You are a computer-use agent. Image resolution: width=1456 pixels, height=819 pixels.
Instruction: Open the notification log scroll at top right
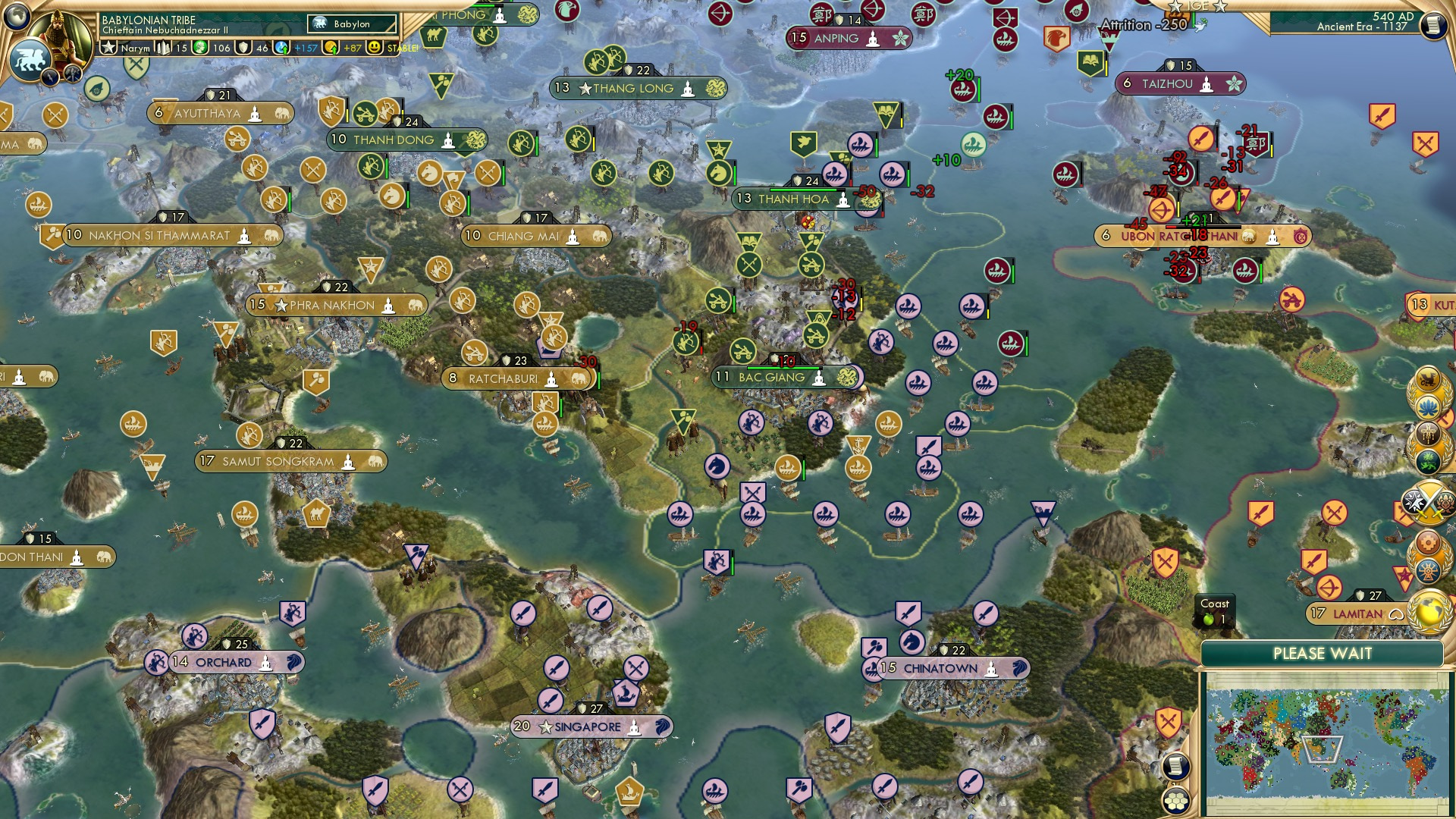[1434, 24]
